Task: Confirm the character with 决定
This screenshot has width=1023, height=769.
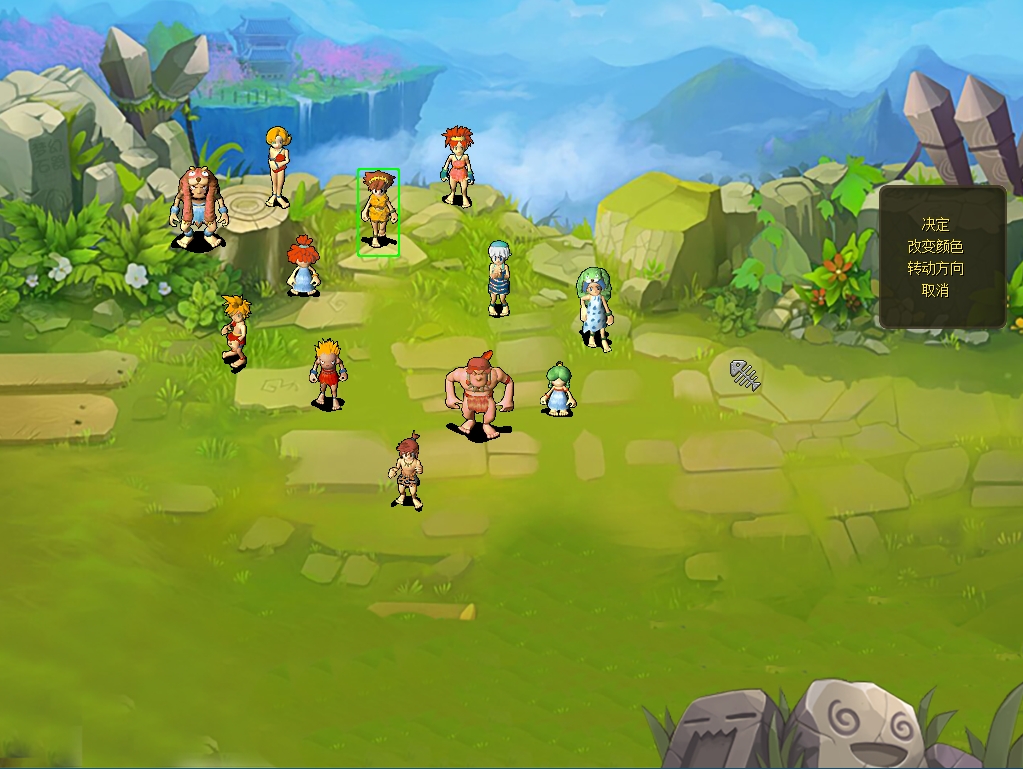Action: coord(935,224)
